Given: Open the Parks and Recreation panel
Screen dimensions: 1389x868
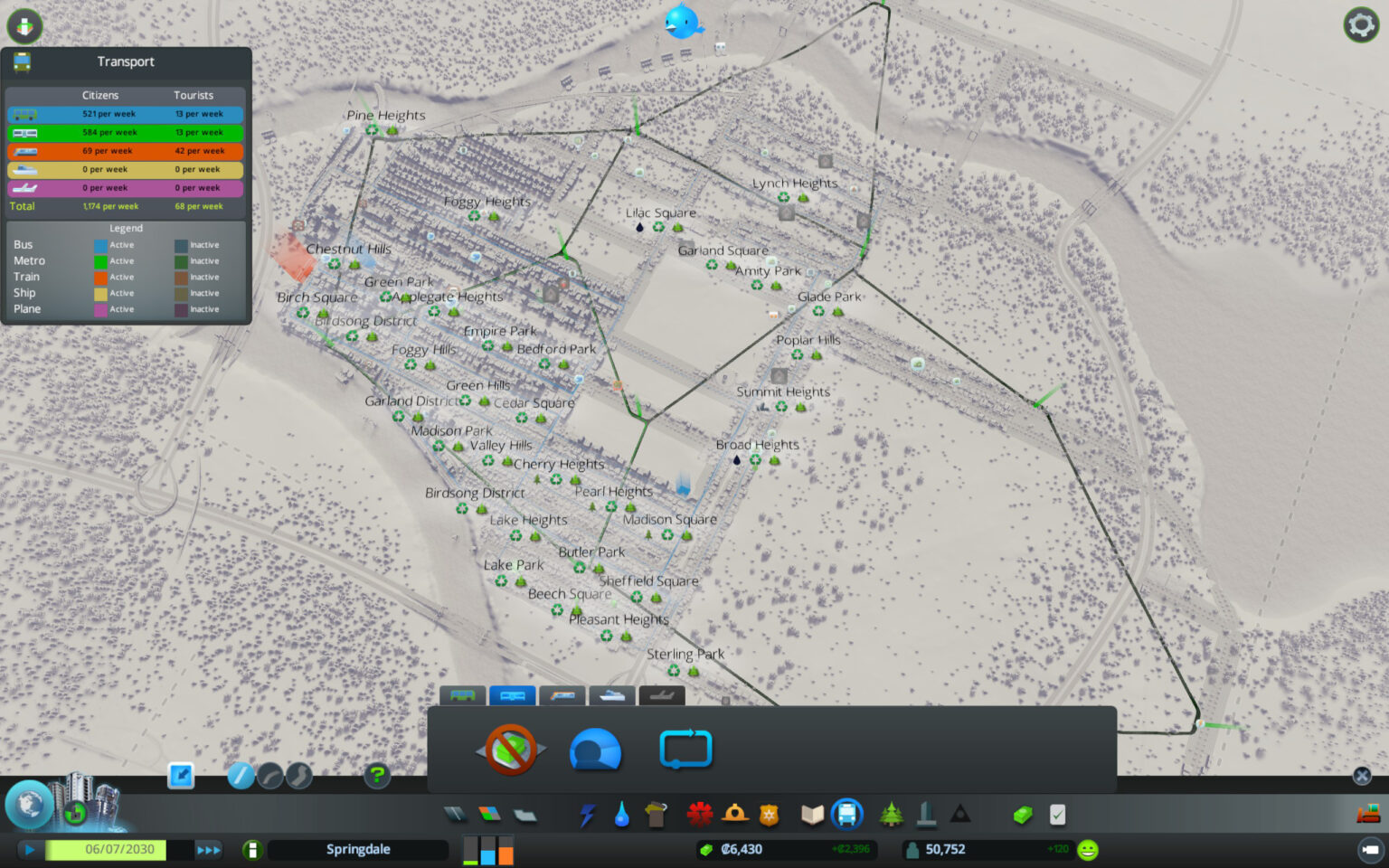Looking at the screenshot, I should coord(891,815).
